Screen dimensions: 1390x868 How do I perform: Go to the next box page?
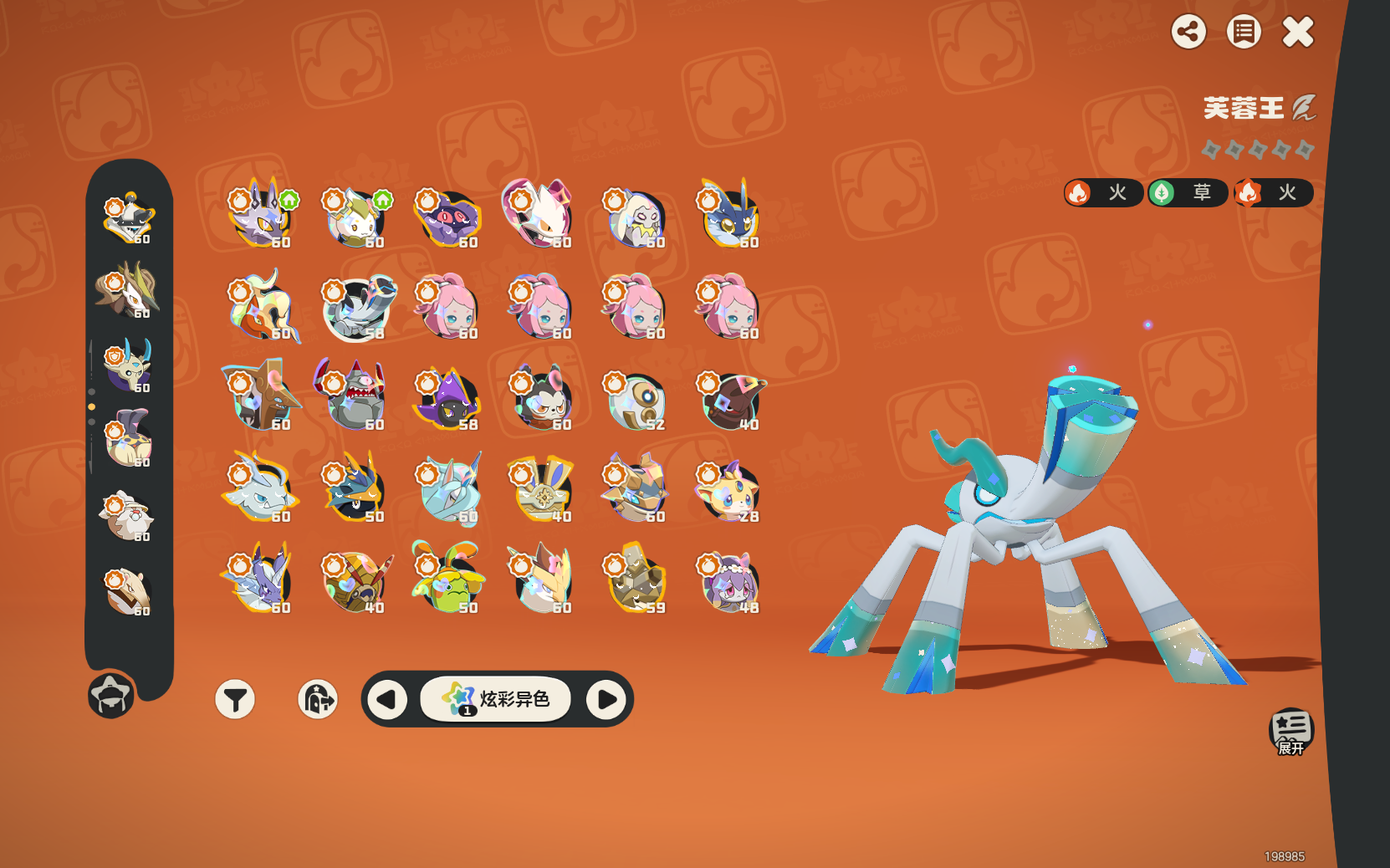(x=606, y=699)
